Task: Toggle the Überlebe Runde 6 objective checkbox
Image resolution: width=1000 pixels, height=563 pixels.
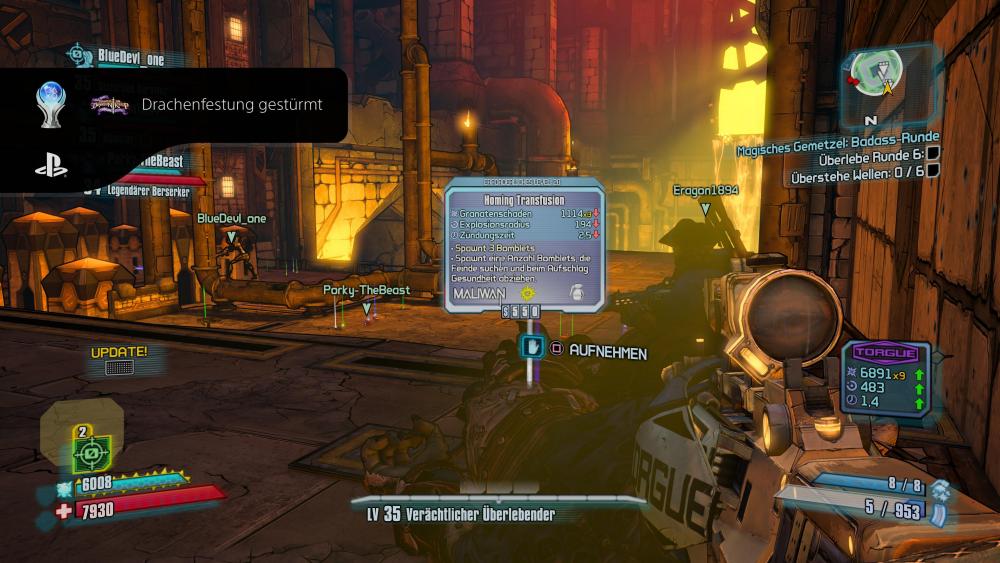Action: tap(932, 154)
